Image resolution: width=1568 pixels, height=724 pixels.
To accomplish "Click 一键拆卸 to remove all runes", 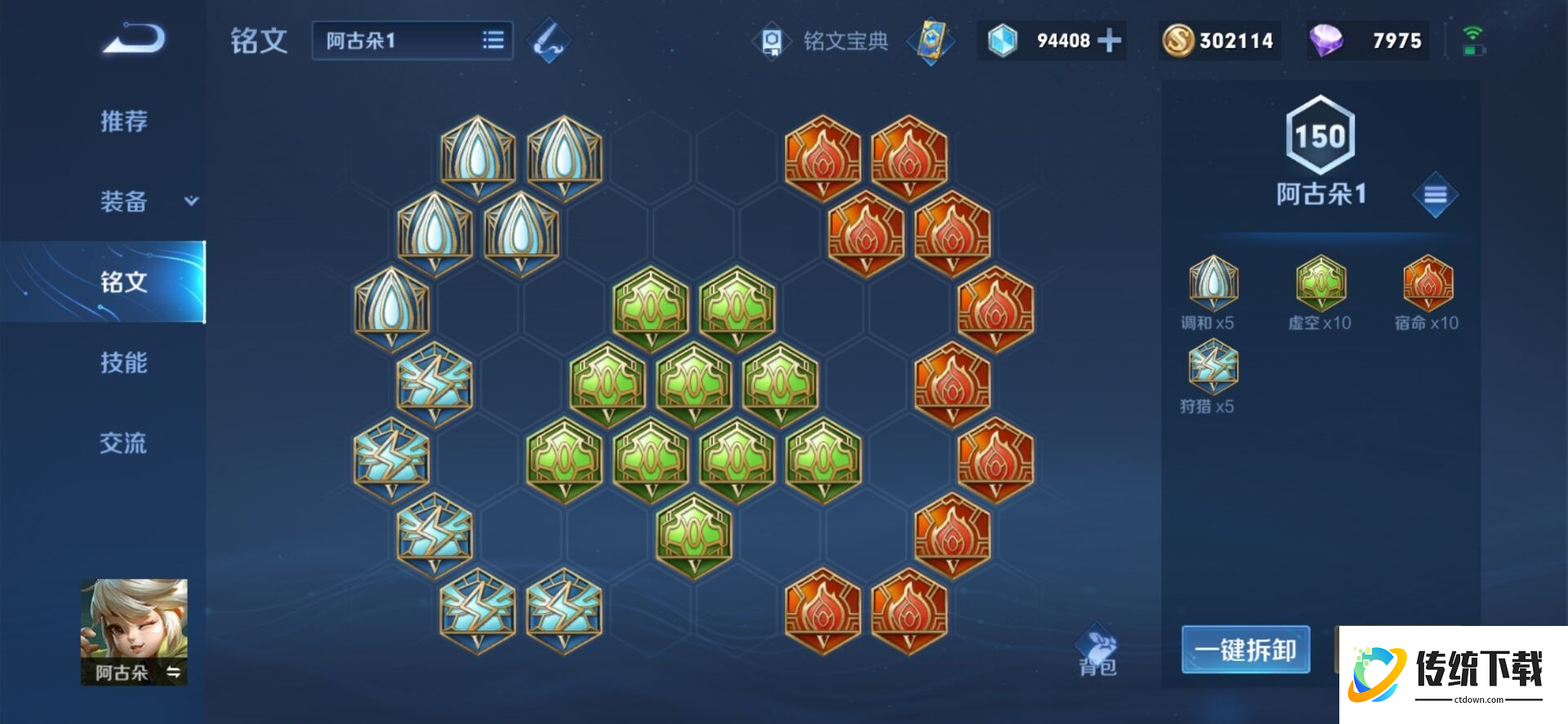I will coord(1245,650).
